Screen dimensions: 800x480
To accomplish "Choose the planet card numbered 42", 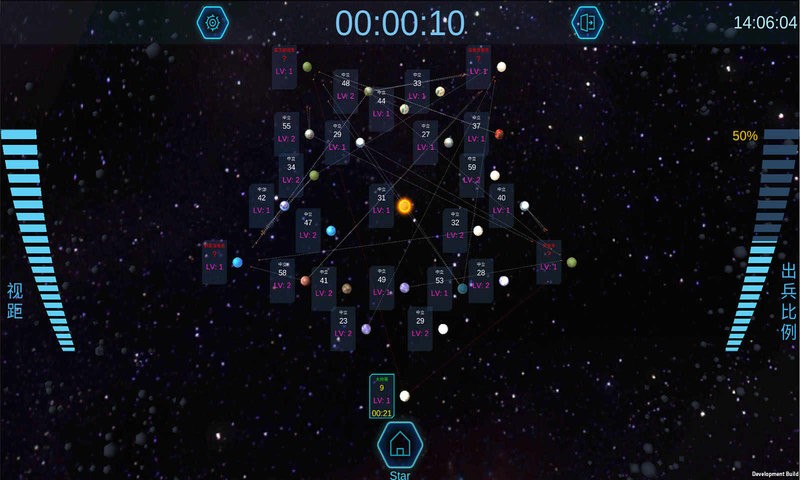I will 262,204.
